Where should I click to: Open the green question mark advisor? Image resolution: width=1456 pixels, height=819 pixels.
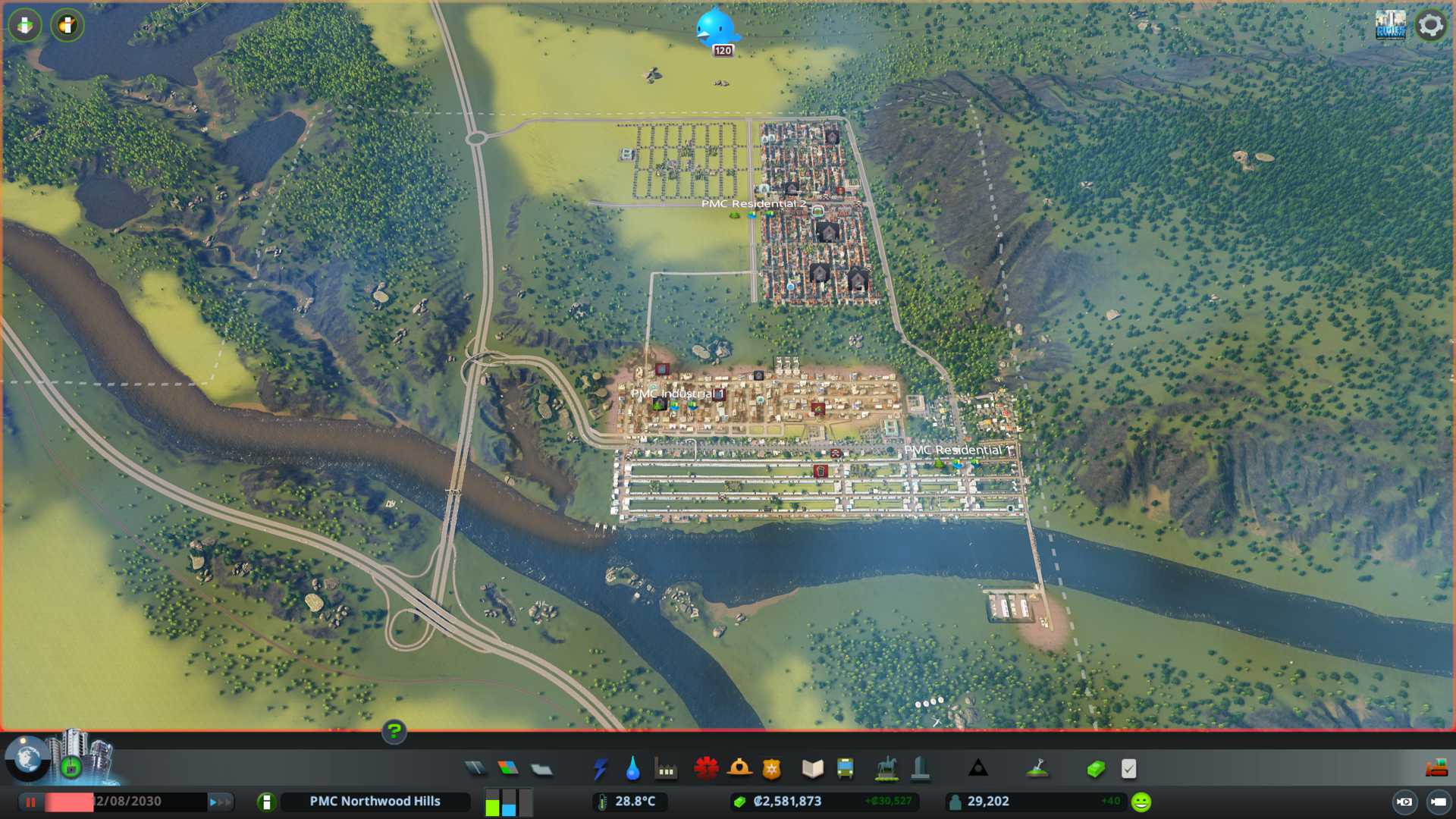(x=394, y=732)
